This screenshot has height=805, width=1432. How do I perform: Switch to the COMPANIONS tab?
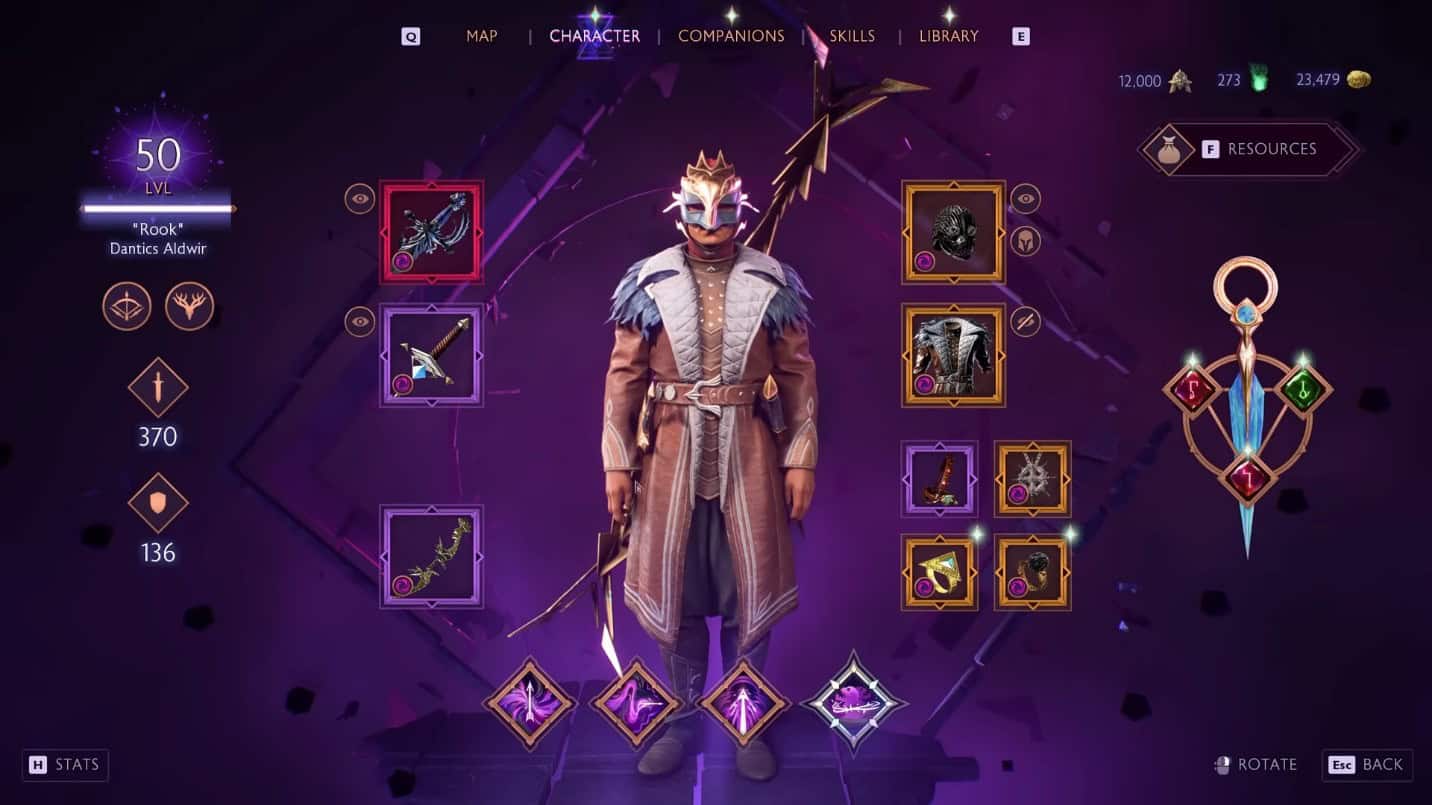731,35
